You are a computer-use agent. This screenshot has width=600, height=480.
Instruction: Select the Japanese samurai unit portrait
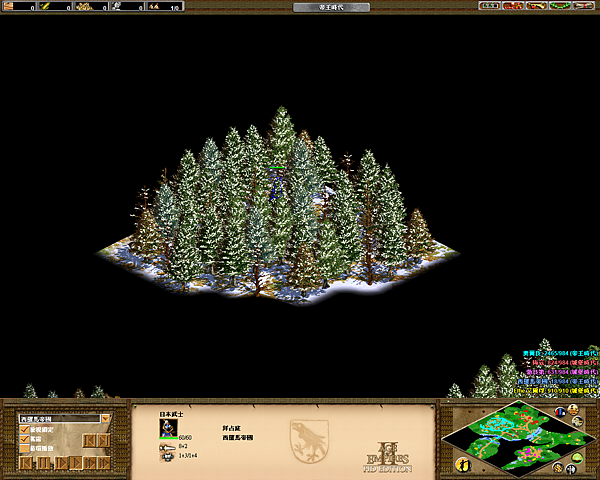167,427
